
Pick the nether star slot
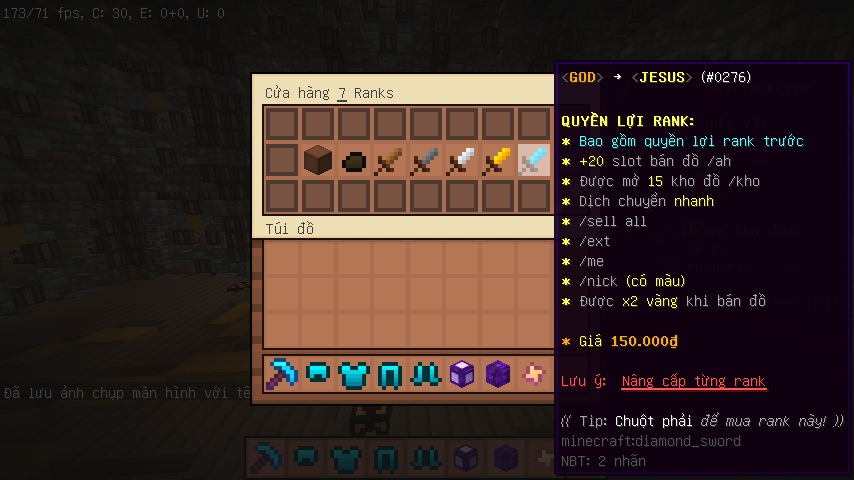[534, 374]
